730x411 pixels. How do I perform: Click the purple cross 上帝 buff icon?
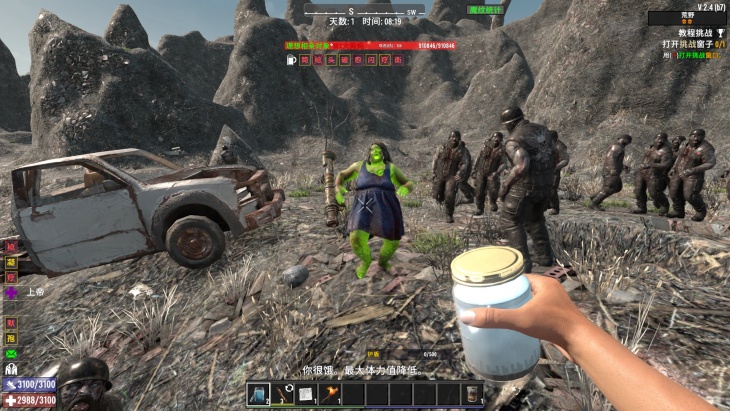coord(12,293)
